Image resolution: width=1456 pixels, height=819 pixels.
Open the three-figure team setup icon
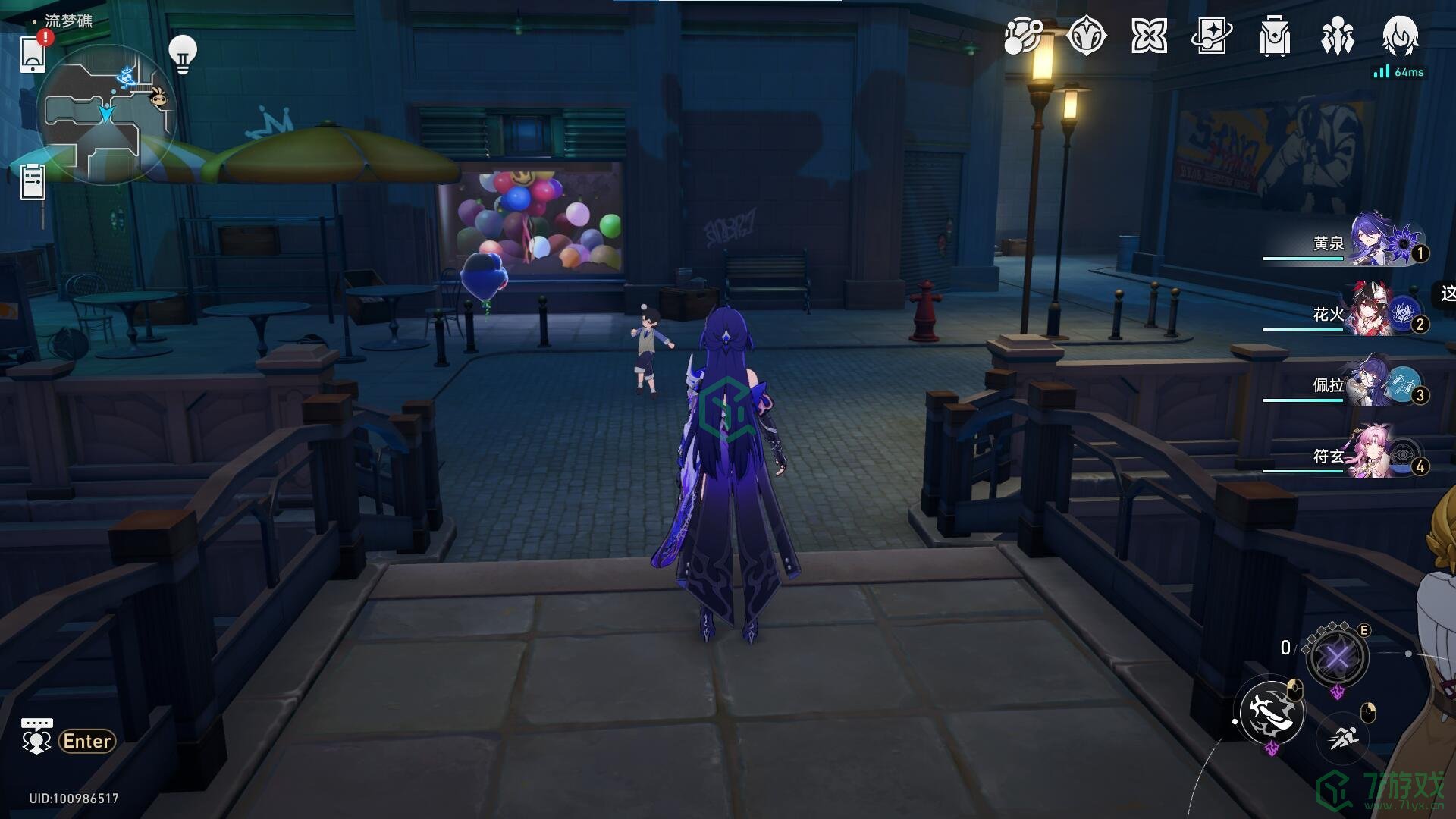click(1338, 36)
